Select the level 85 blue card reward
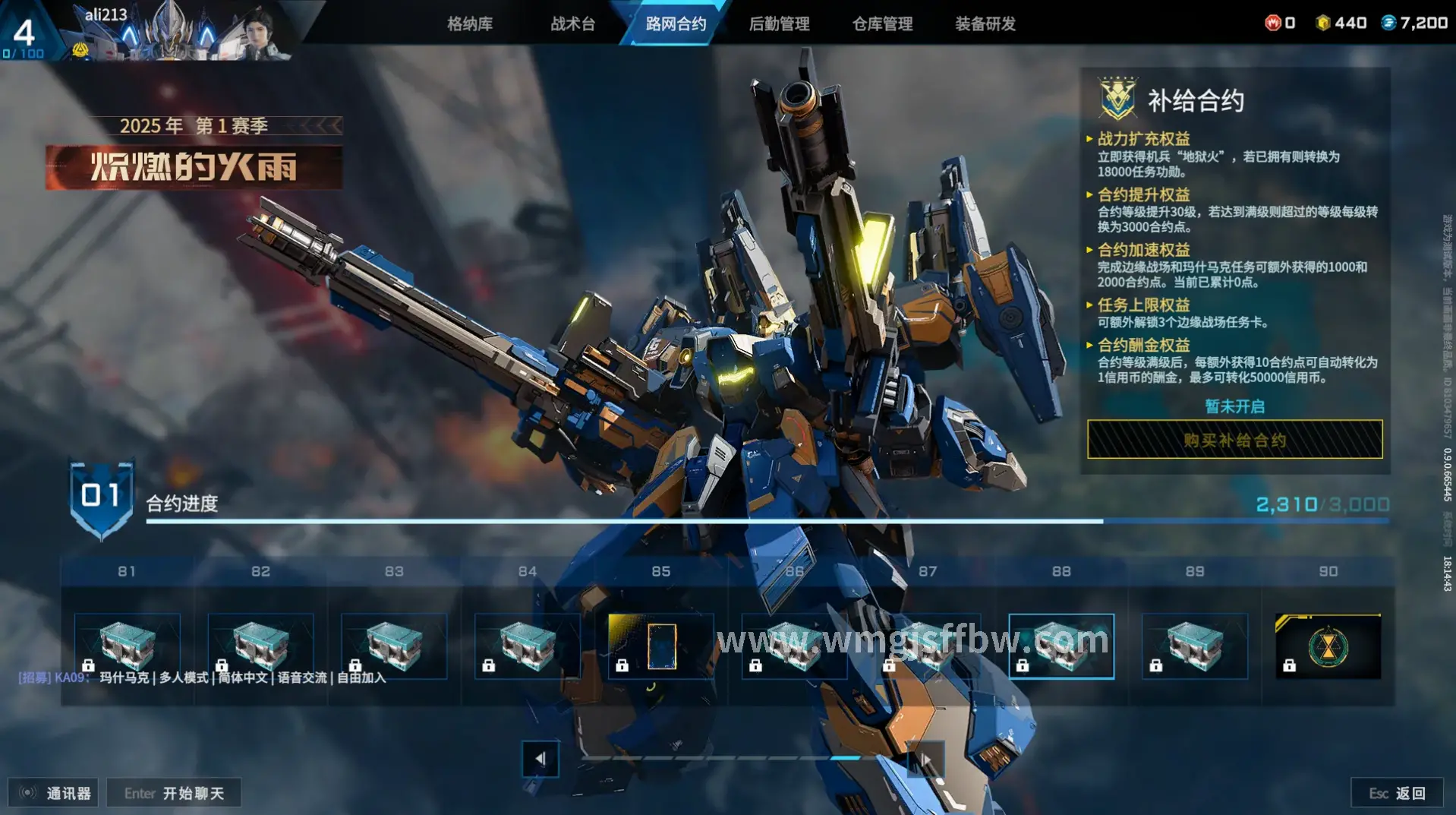1456x815 pixels. [x=661, y=646]
